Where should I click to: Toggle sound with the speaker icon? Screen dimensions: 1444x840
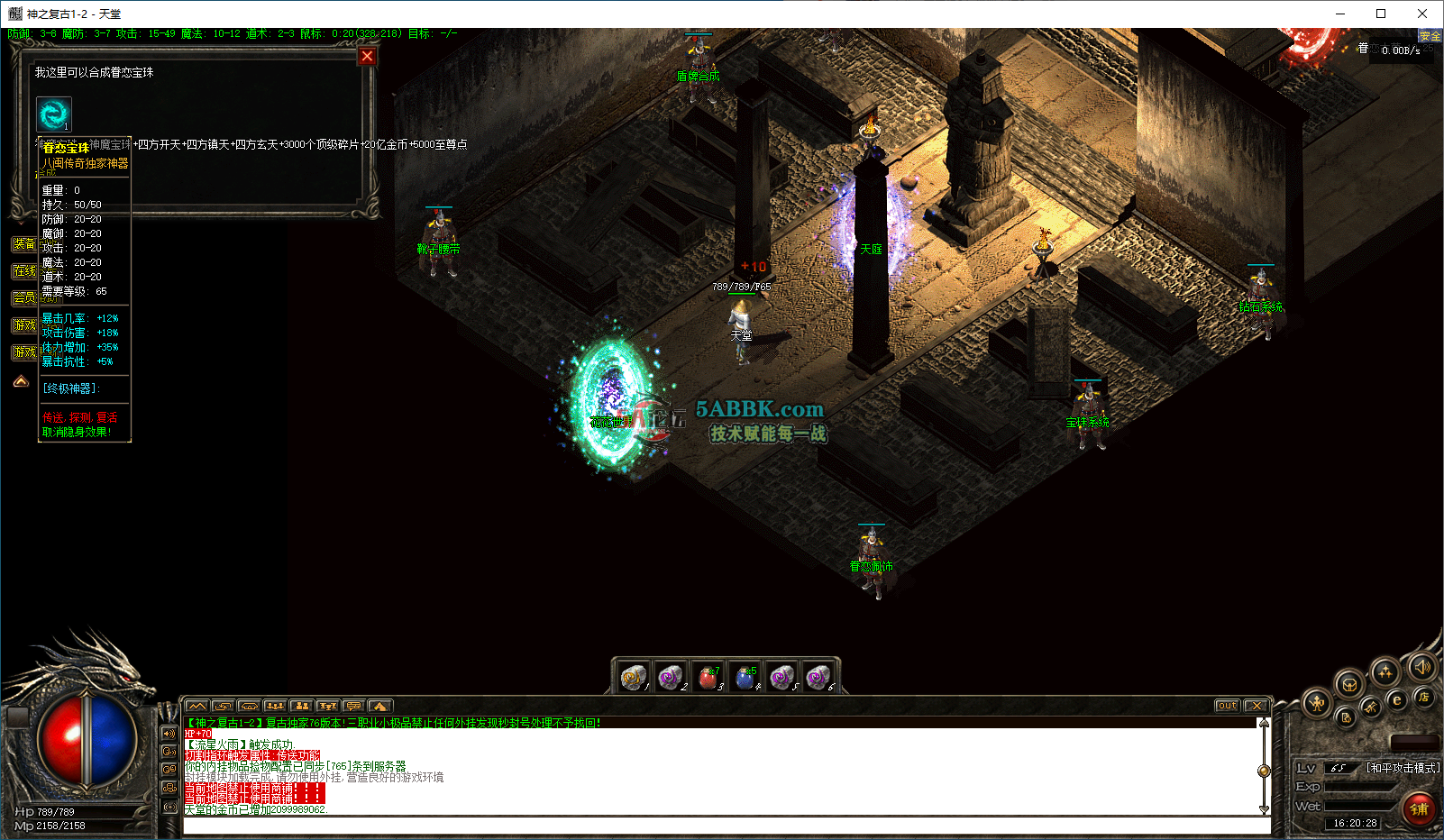(x=1422, y=666)
